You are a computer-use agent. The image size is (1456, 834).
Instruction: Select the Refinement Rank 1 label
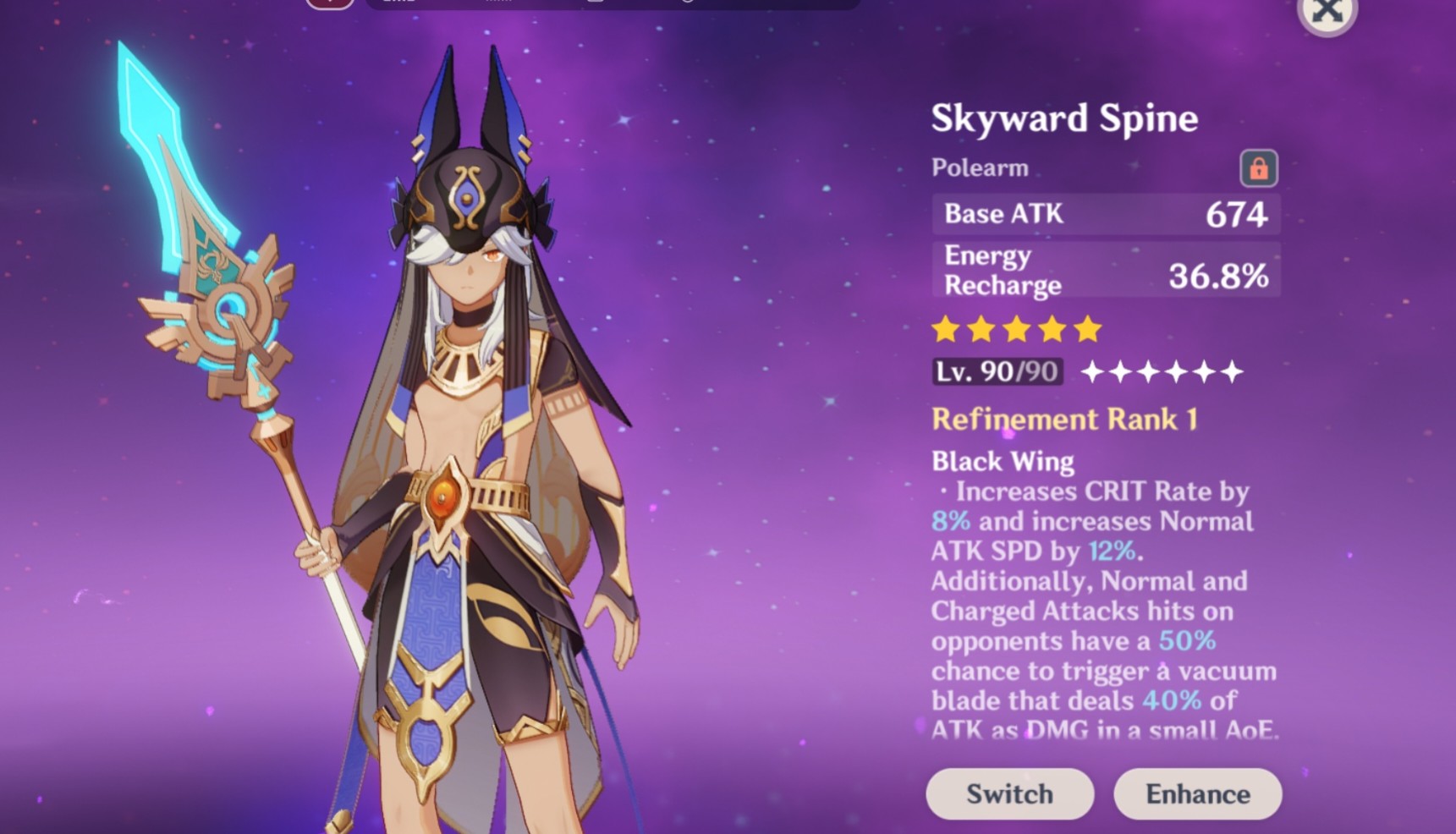tap(1064, 420)
